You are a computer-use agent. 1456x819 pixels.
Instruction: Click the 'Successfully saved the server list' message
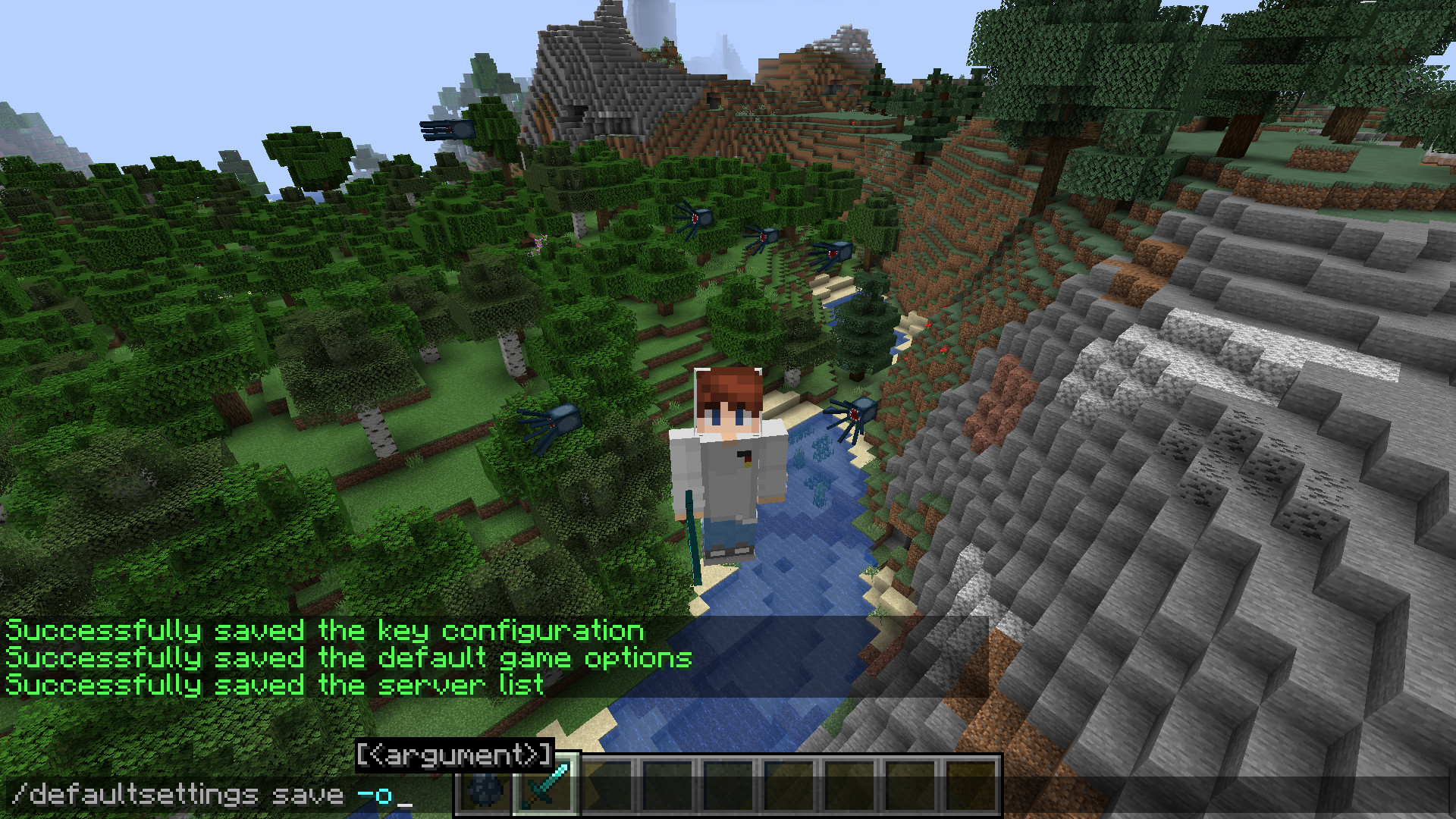273,685
